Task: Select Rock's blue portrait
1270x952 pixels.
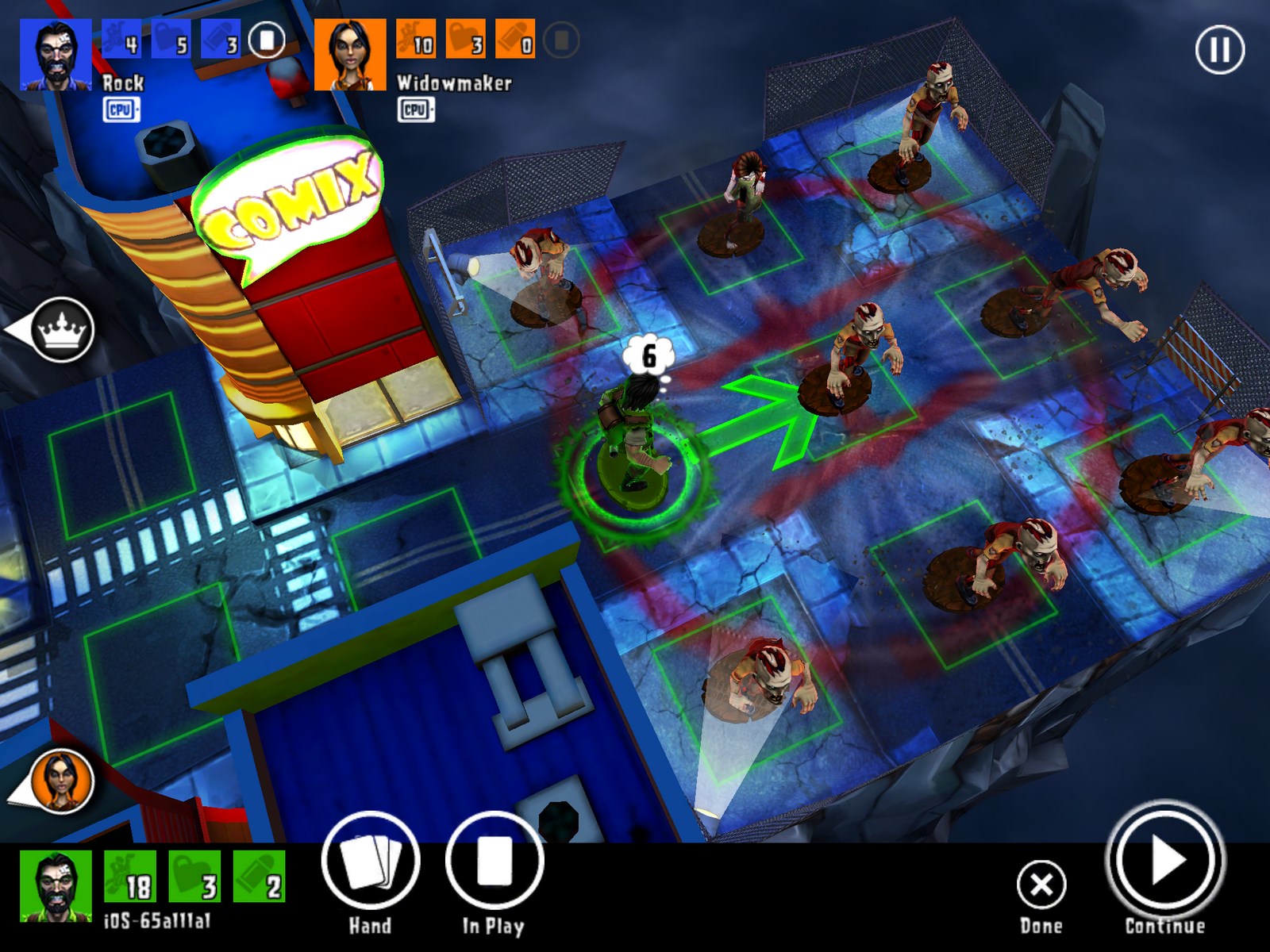Action: (x=55, y=55)
